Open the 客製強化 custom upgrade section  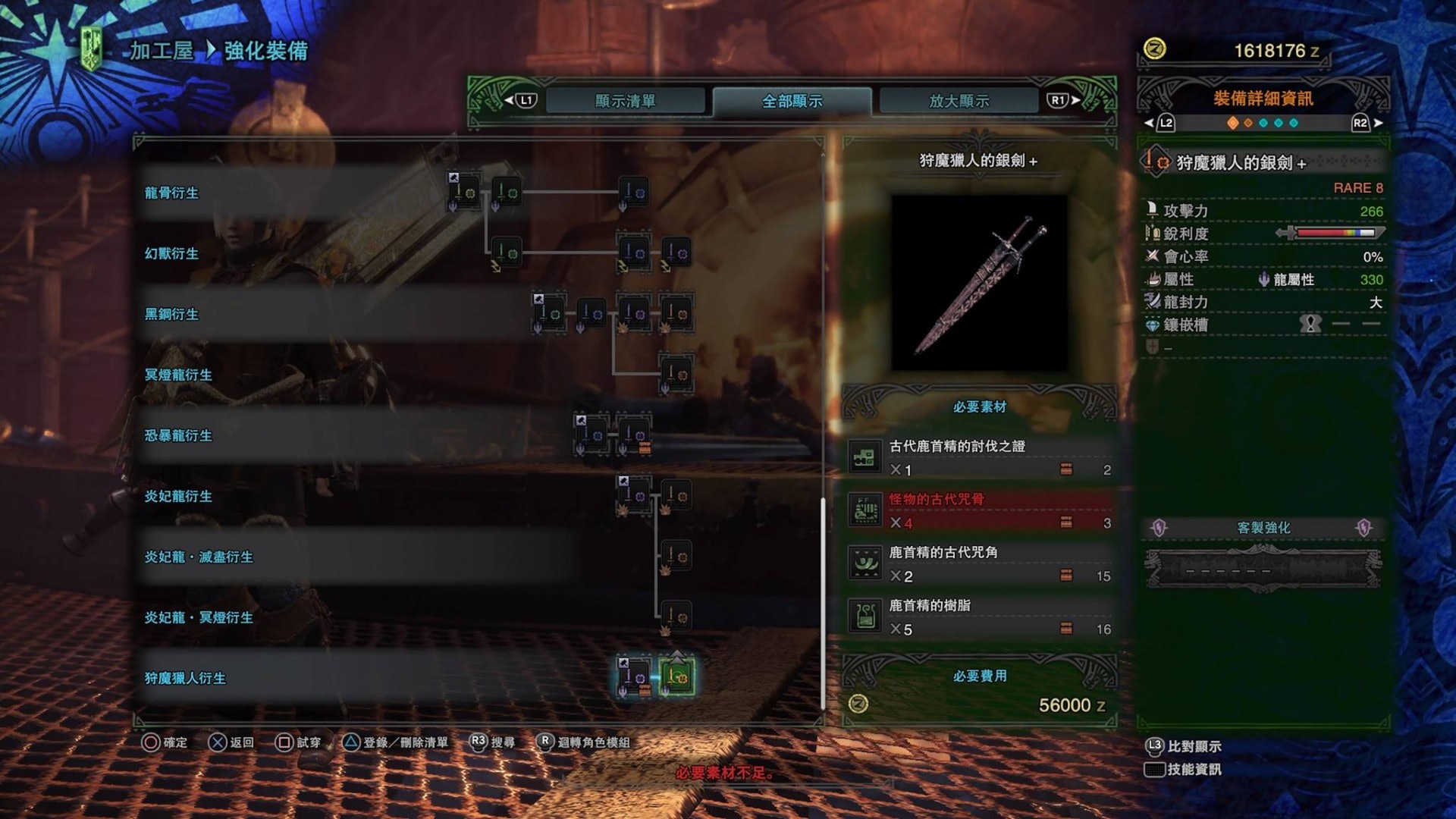click(1263, 528)
